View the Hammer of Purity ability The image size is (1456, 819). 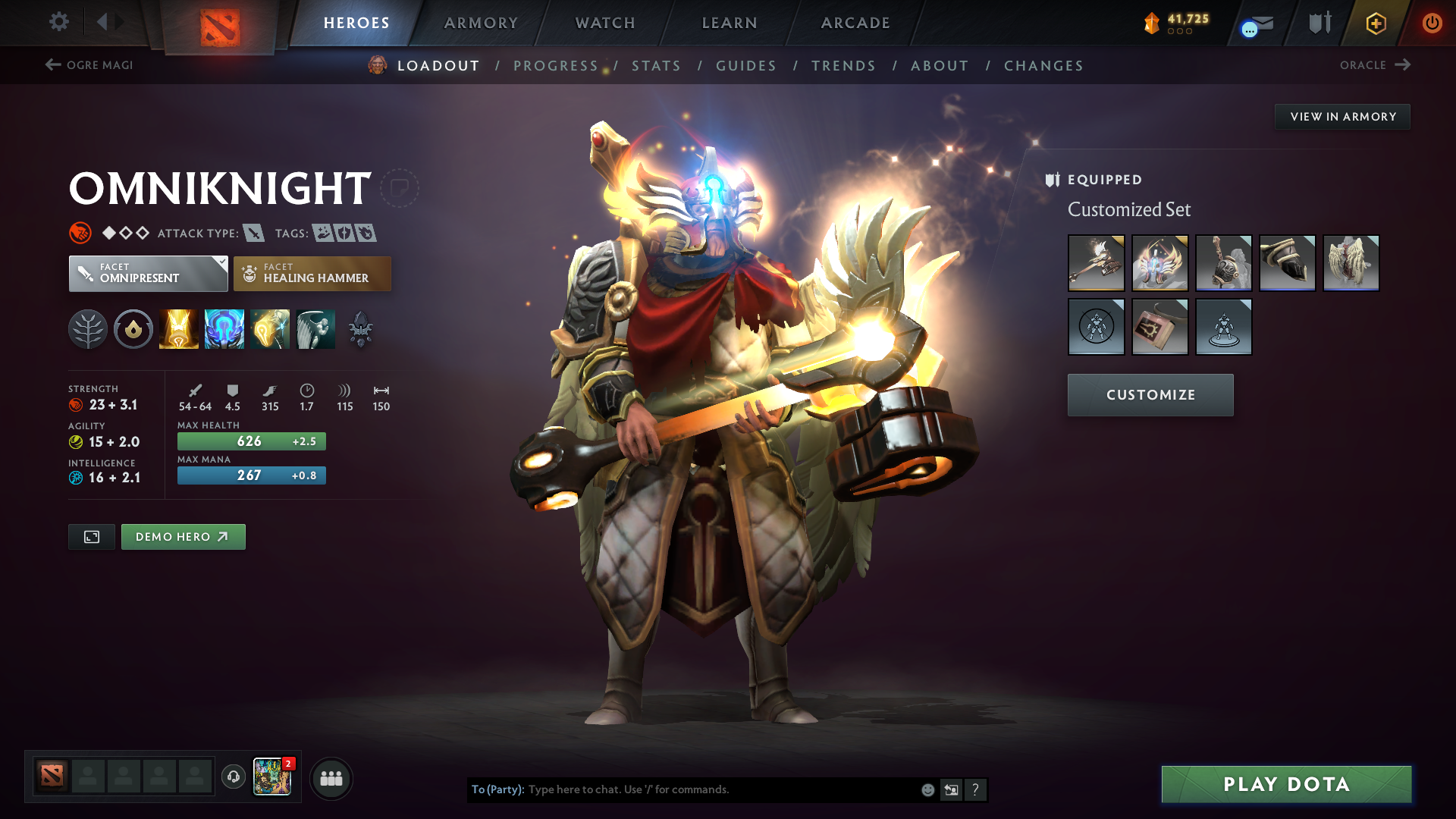tap(270, 328)
